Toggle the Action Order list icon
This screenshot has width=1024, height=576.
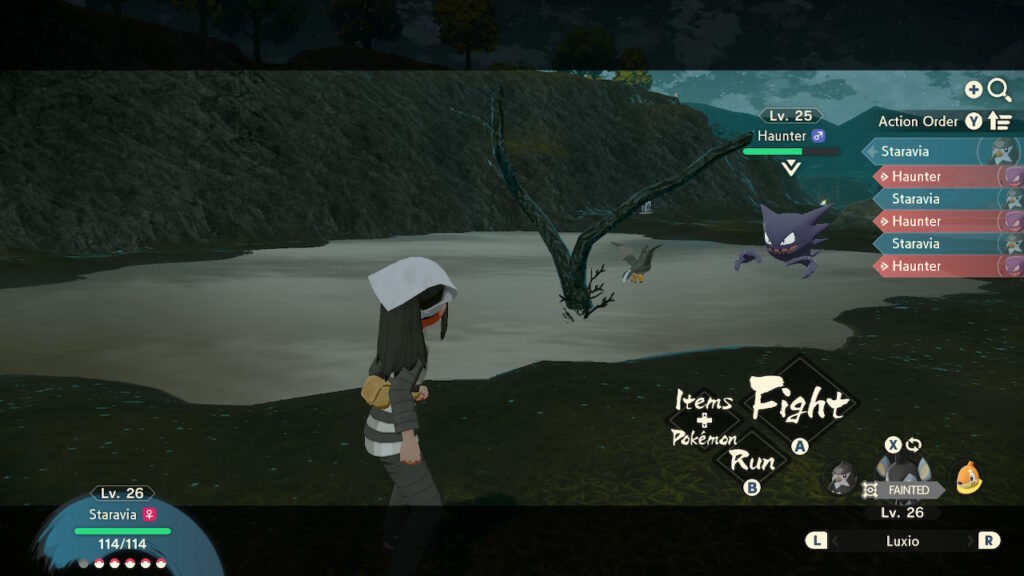(1000, 121)
